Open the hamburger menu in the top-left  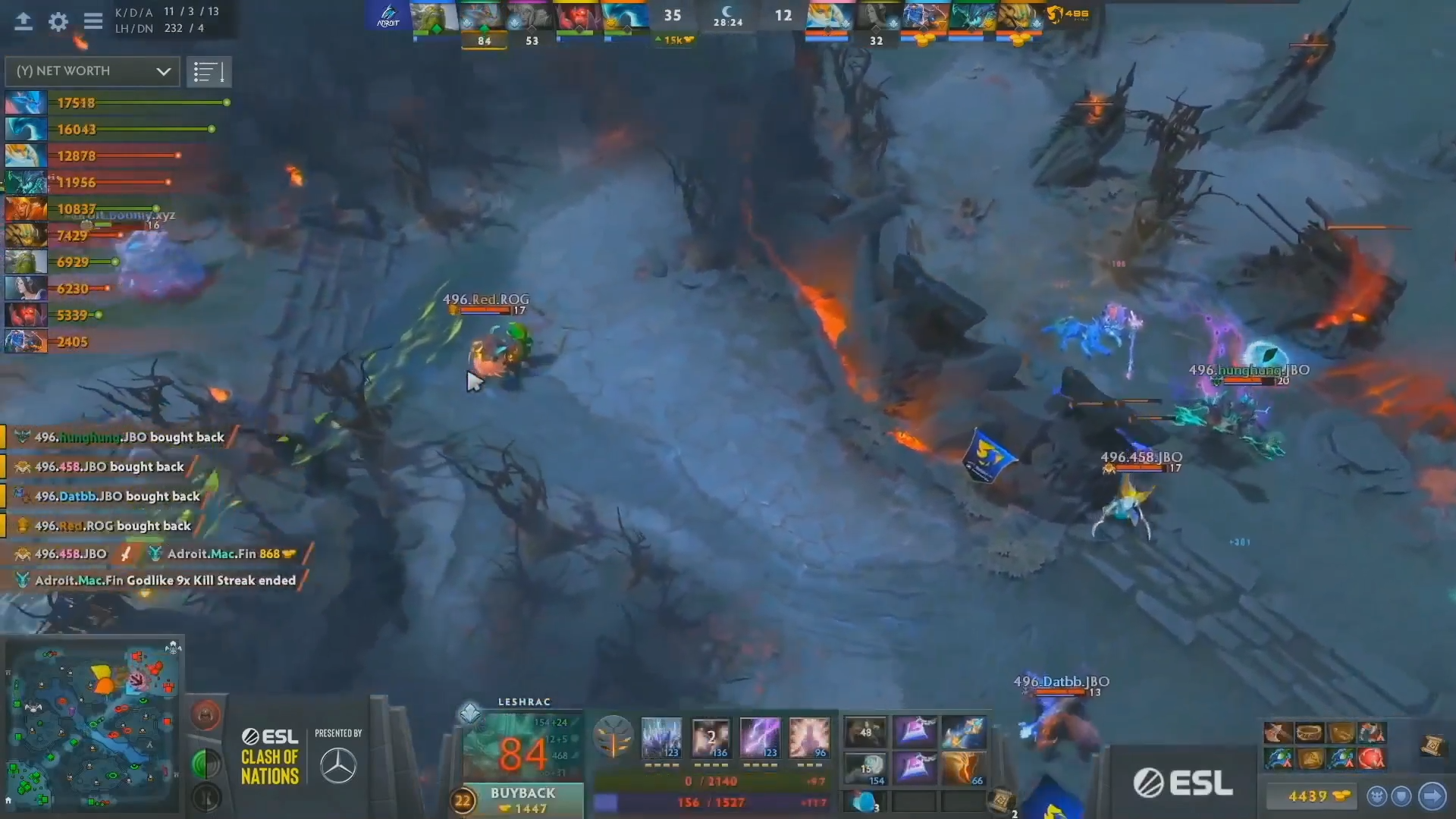tap(93, 22)
